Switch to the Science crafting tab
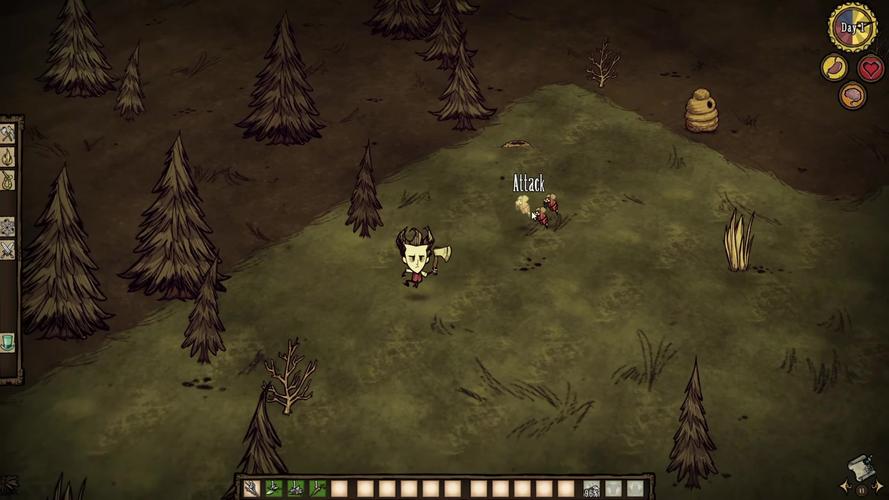The height and width of the screenshot is (500, 889). [8, 226]
